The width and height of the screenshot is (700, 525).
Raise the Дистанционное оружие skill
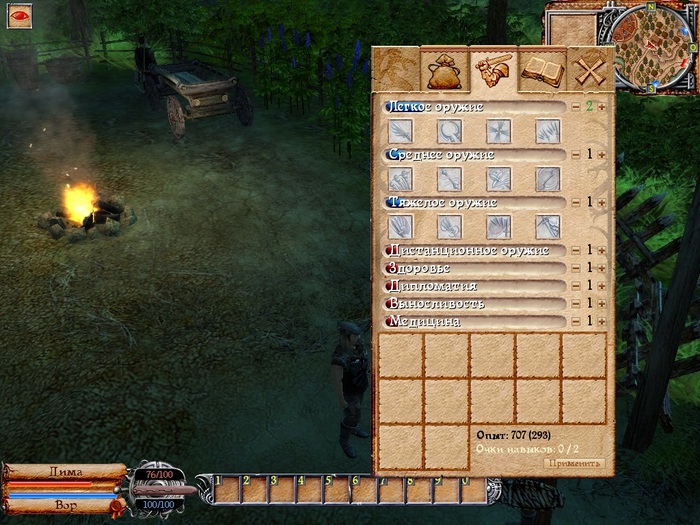(602, 250)
